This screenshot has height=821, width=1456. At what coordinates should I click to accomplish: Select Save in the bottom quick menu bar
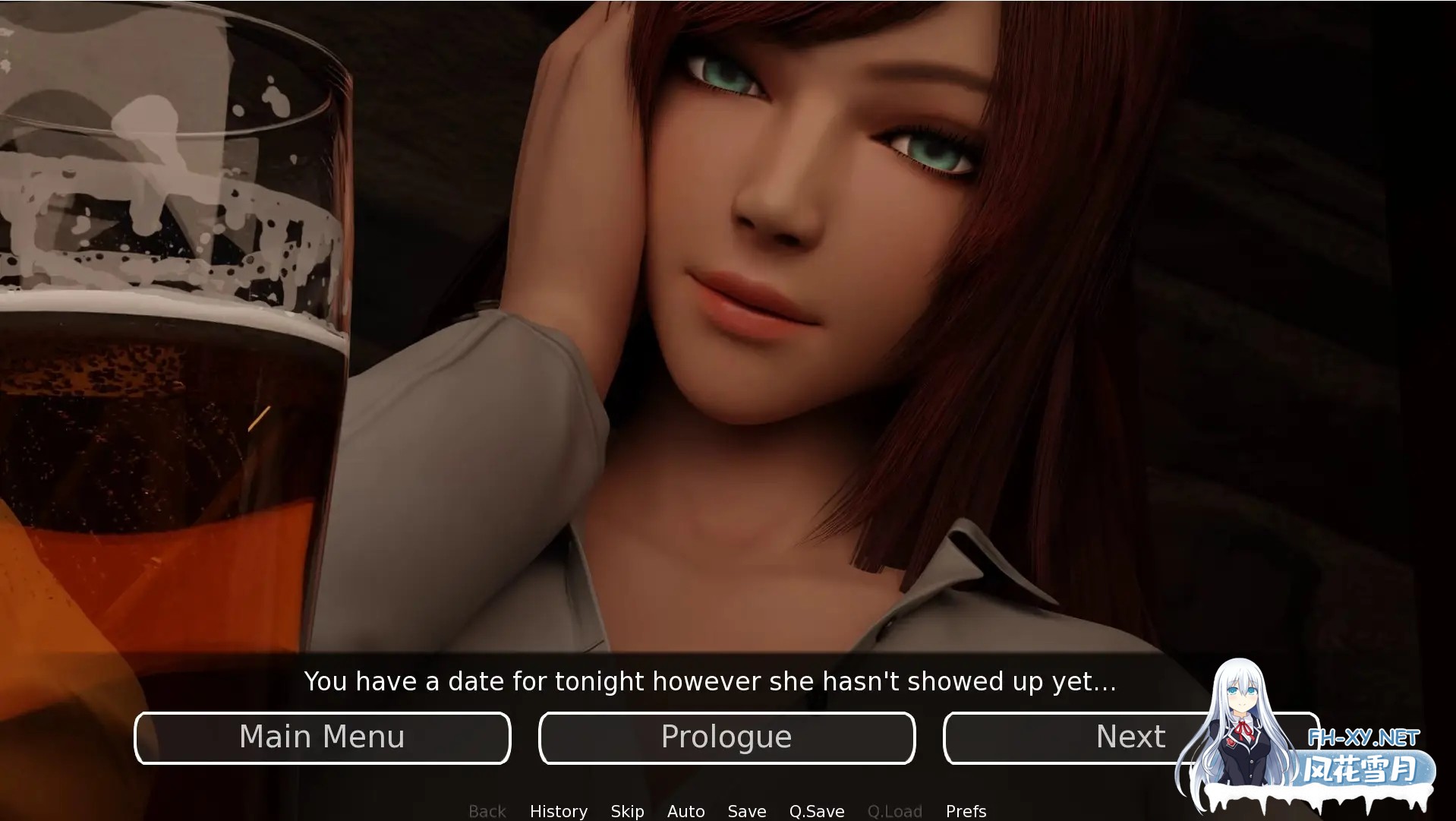[746, 810]
